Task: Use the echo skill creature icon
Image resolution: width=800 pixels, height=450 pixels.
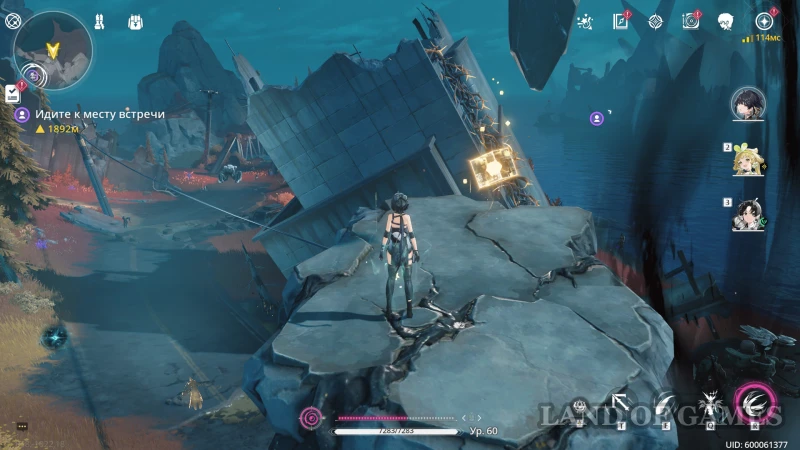Action: pyautogui.click(x=711, y=404)
